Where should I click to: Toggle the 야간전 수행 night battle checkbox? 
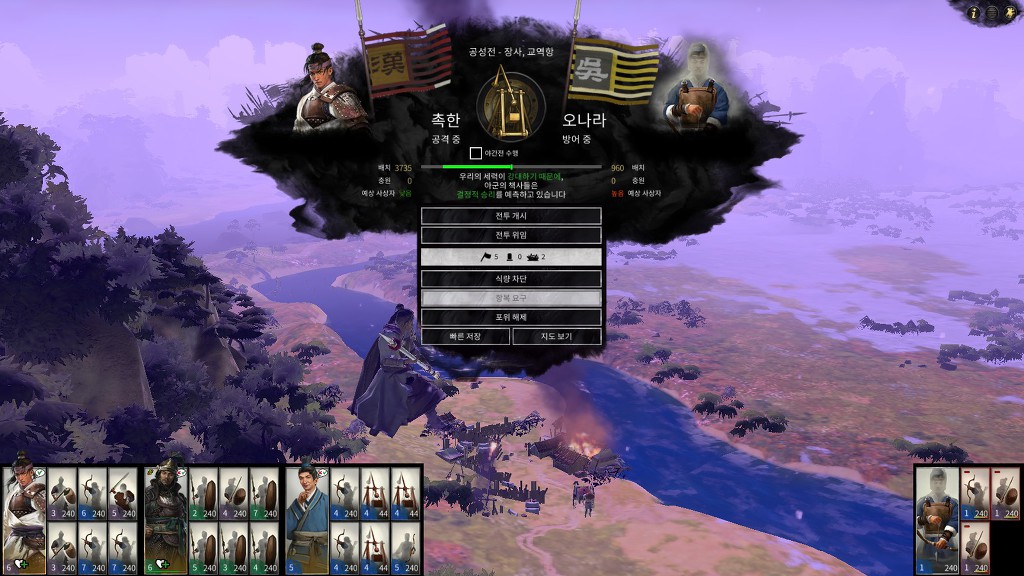click(x=476, y=153)
